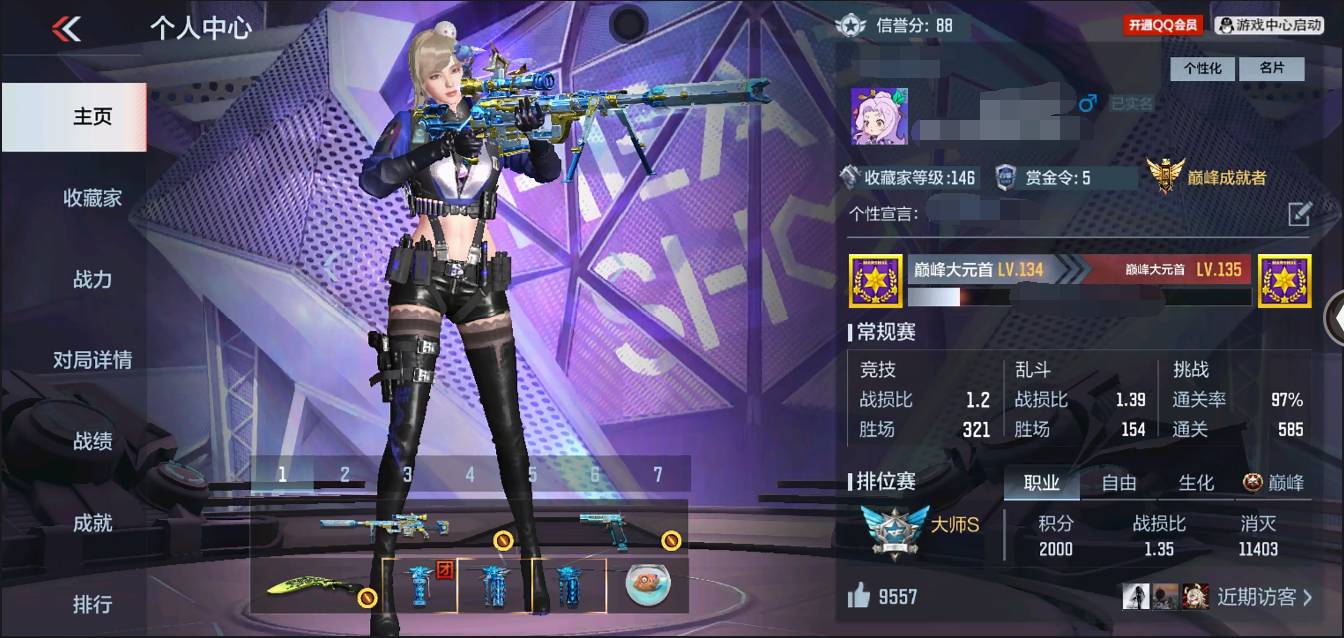Open the 收藏家 collector section
1344x638 pixels.
[x=92, y=198]
